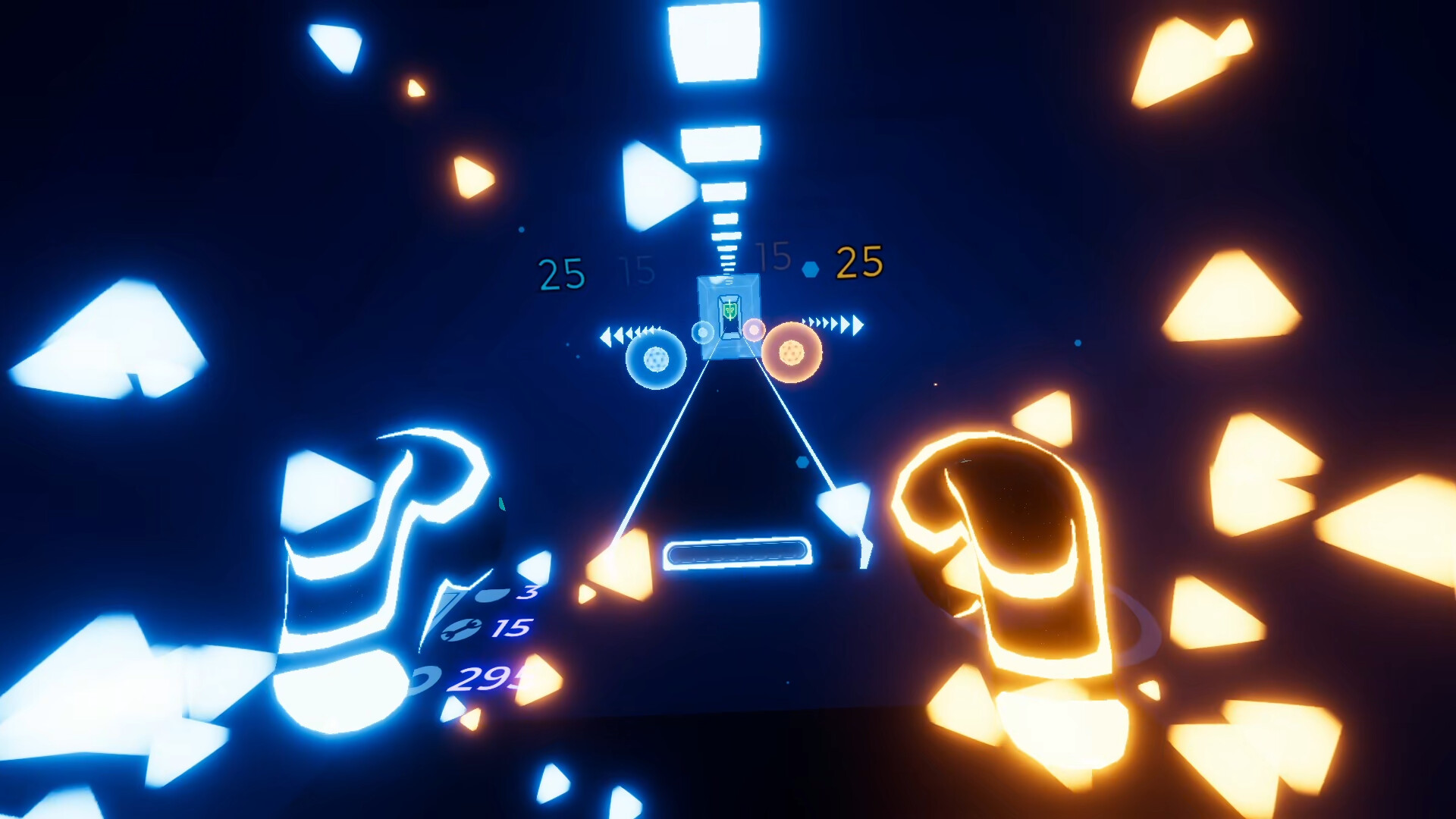Click the small pink orb left of the orange target
The height and width of the screenshot is (819, 1456).
pos(753,329)
